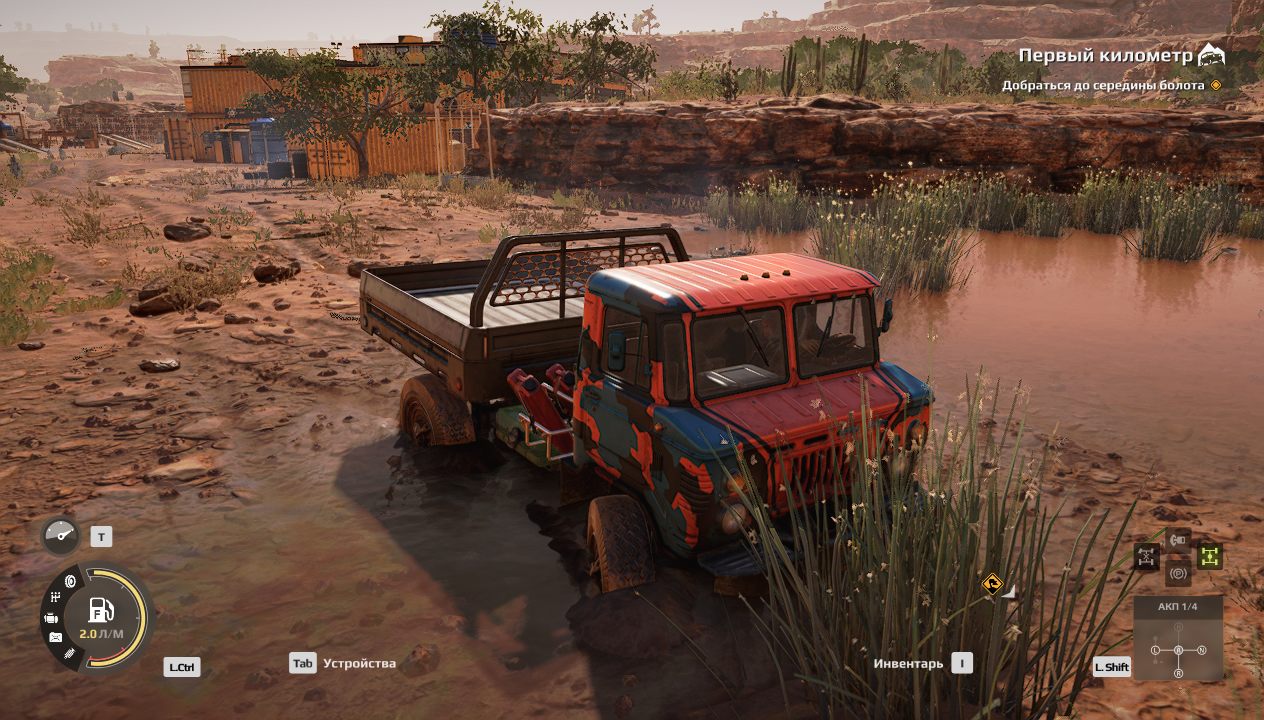1264x720 pixels.
Task: Toggle the winch icon
Action: 1178,540
